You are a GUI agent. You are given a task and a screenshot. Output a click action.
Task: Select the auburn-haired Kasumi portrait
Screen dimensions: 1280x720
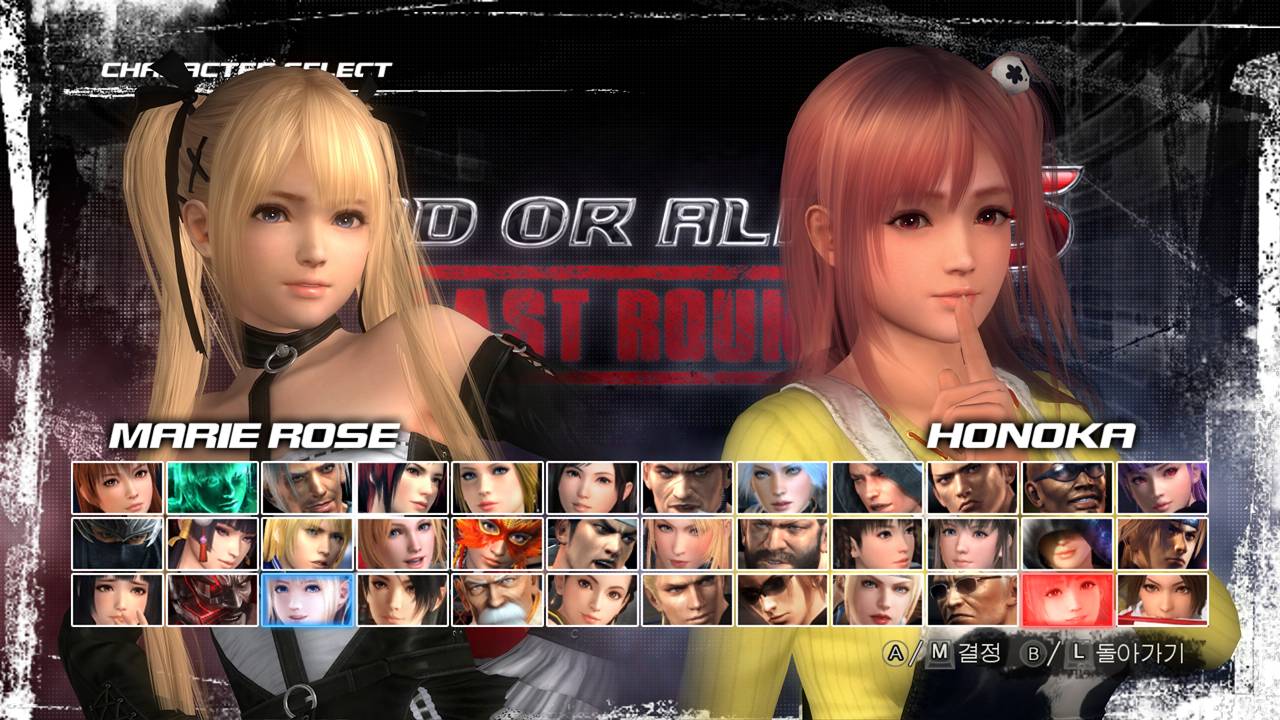click(117, 487)
